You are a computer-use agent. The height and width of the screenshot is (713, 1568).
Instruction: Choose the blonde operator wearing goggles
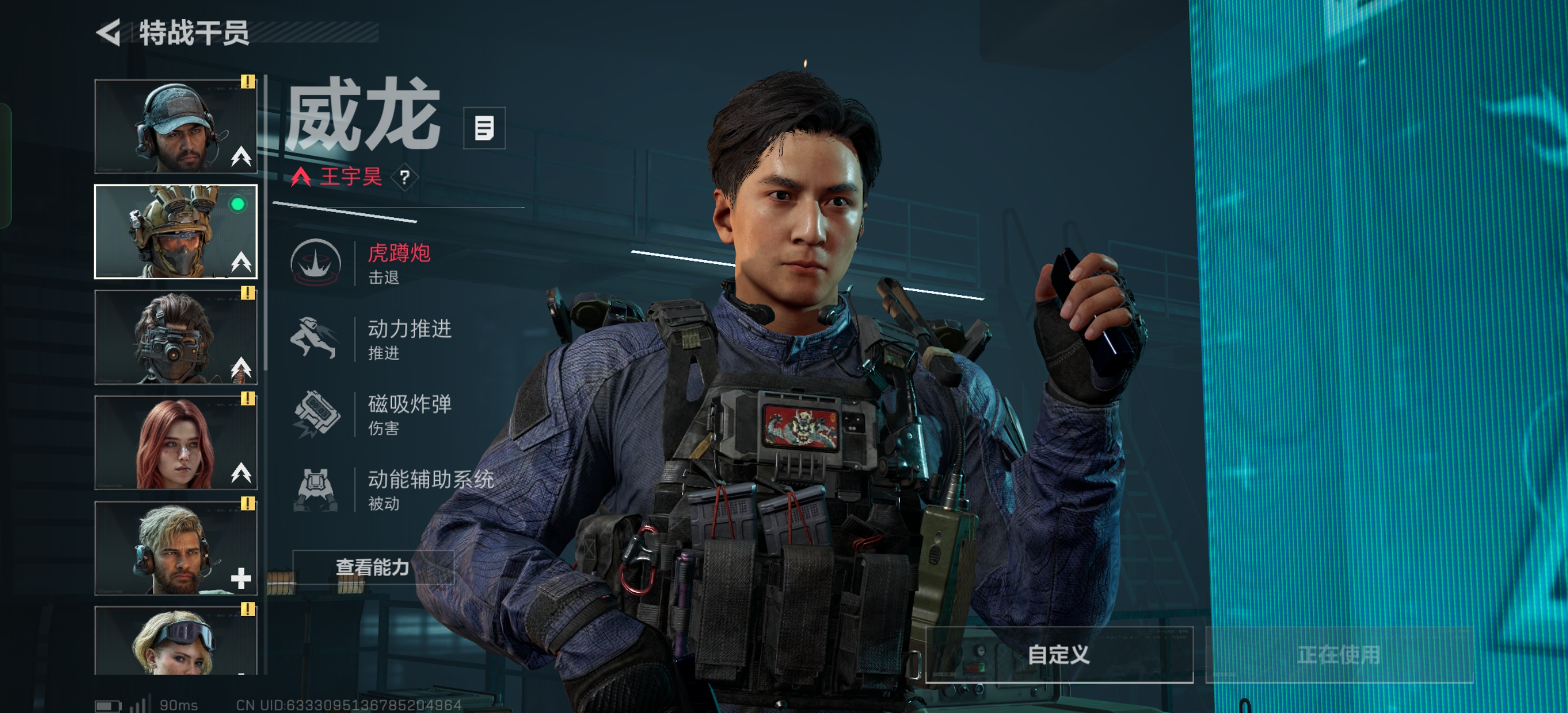pyautogui.click(x=176, y=641)
